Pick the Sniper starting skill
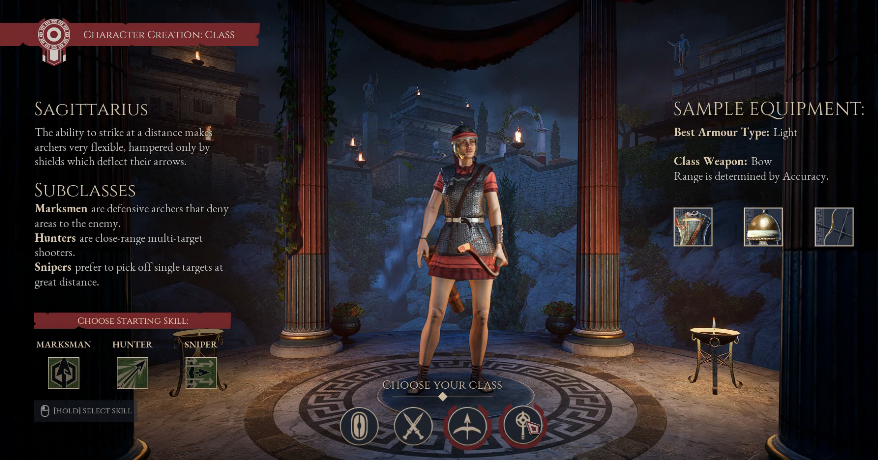 (x=201, y=373)
